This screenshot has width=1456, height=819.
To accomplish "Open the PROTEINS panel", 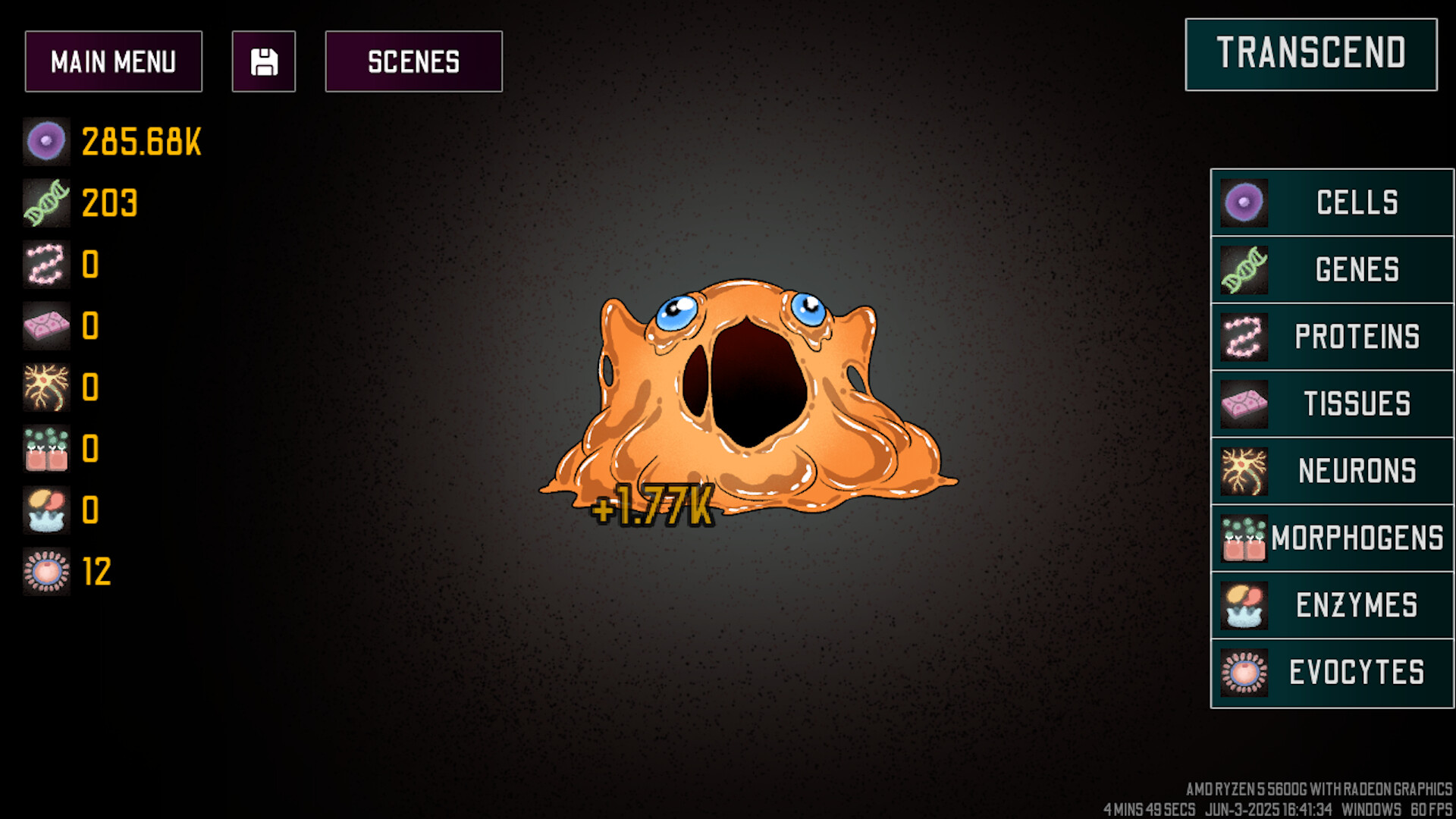I will coord(1332,336).
